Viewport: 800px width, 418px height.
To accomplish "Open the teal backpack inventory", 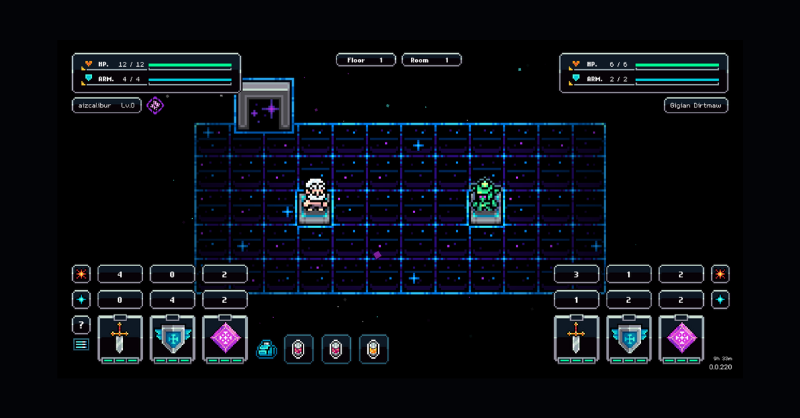I will 267,349.
